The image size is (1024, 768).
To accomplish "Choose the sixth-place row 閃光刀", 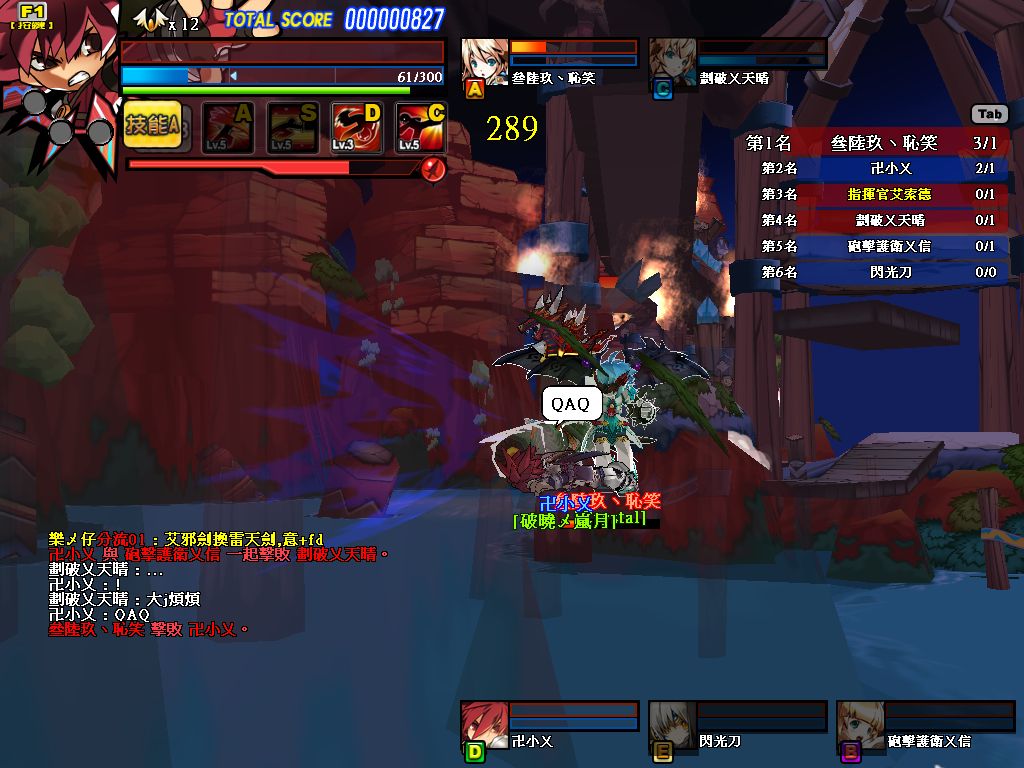I will point(870,272).
